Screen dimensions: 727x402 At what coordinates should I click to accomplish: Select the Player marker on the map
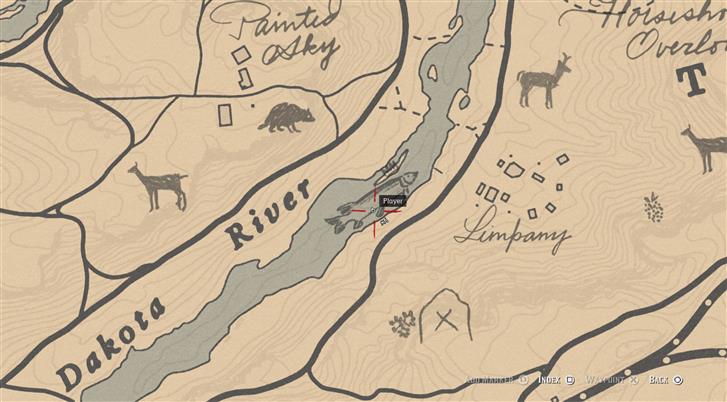point(377,212)
